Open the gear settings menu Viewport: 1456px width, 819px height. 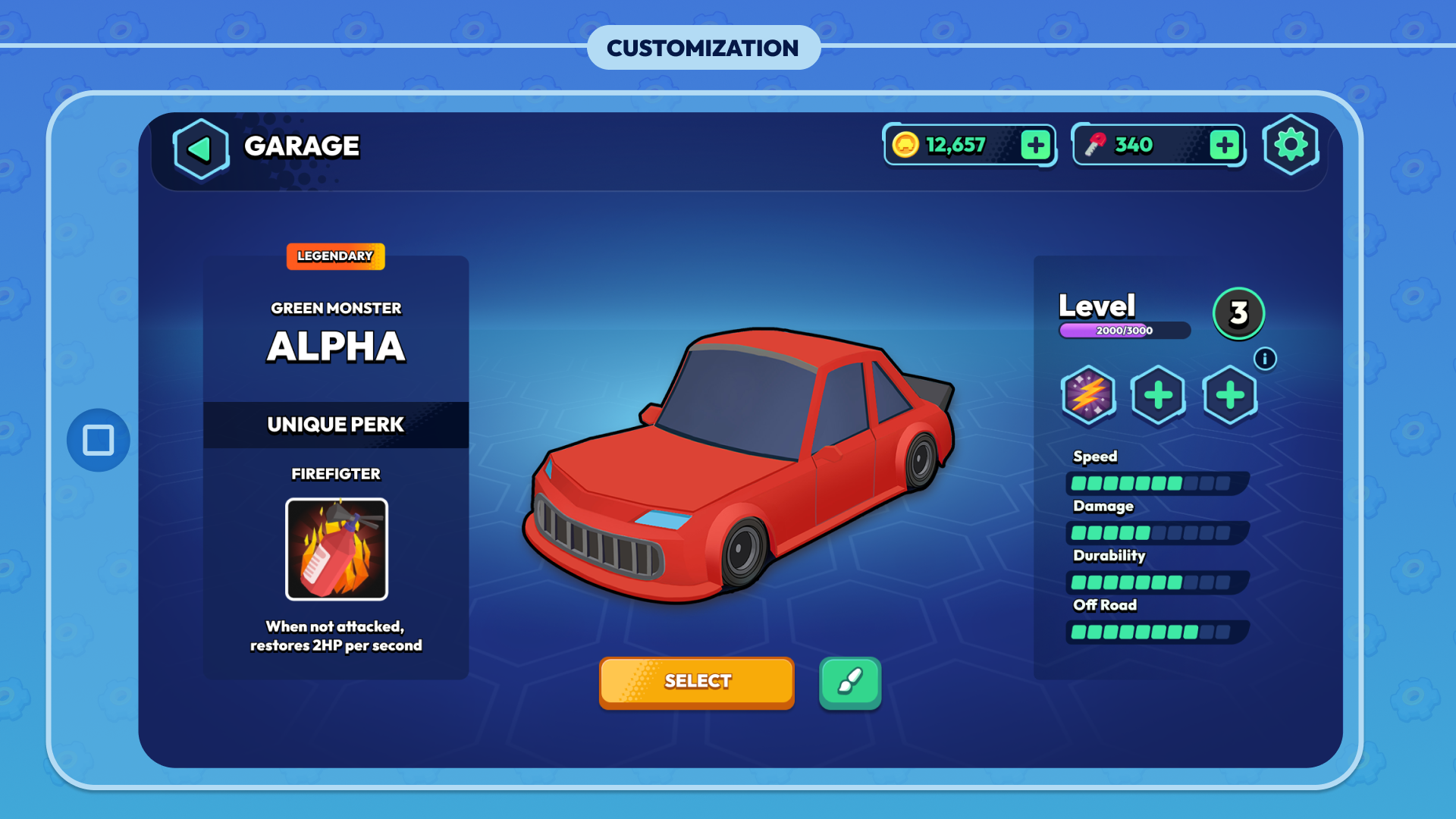click(1291, 145)
